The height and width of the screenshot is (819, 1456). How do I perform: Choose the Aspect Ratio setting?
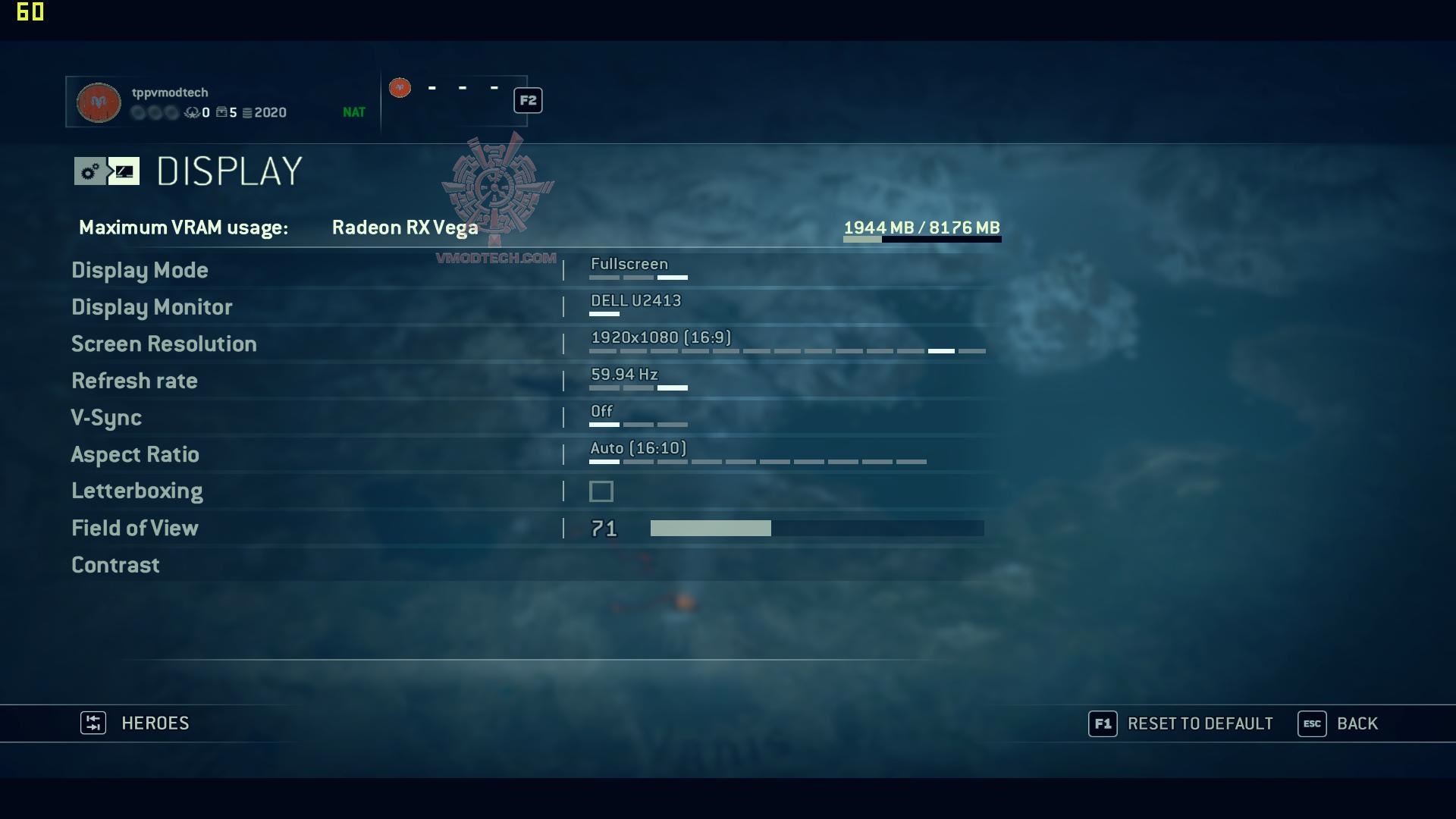135,454
